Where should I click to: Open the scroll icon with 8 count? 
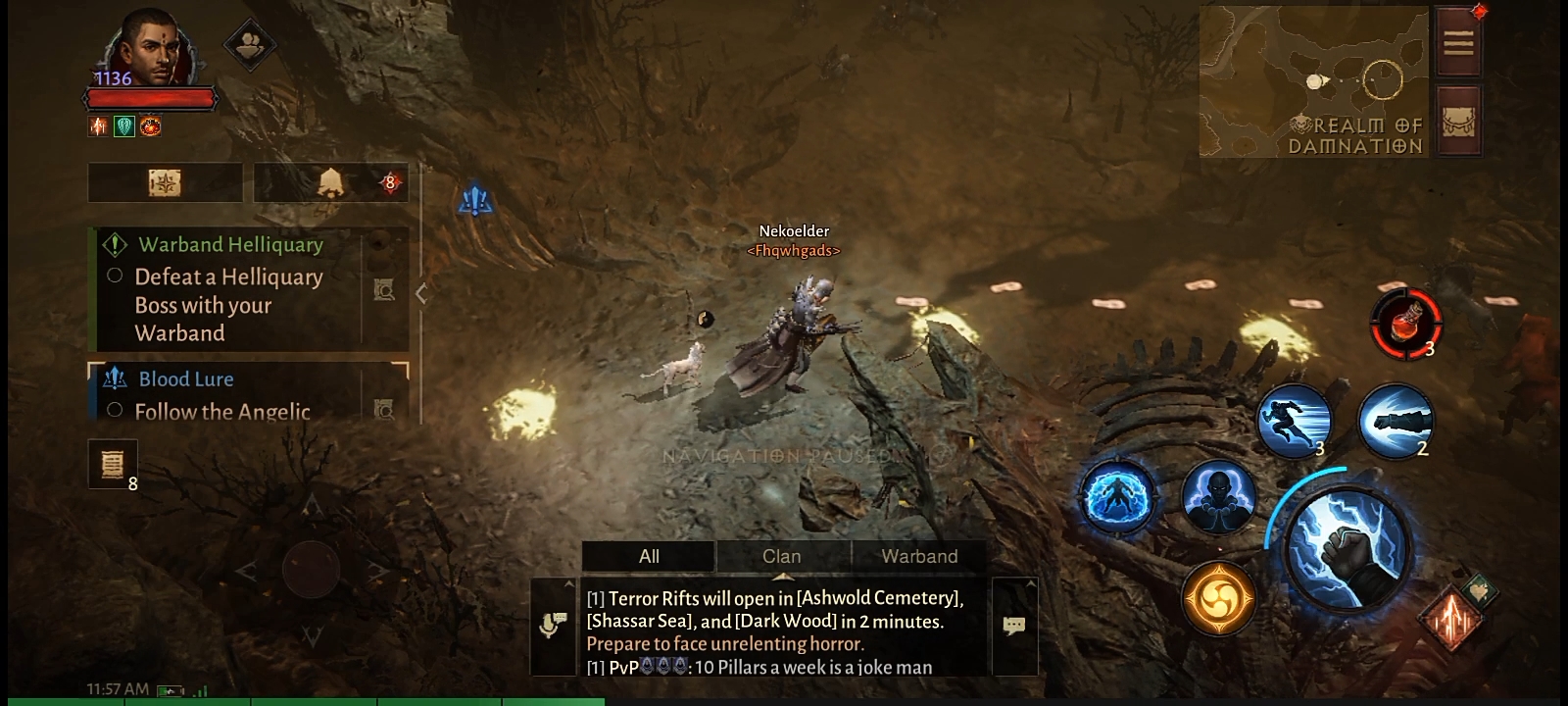[112, 463]
